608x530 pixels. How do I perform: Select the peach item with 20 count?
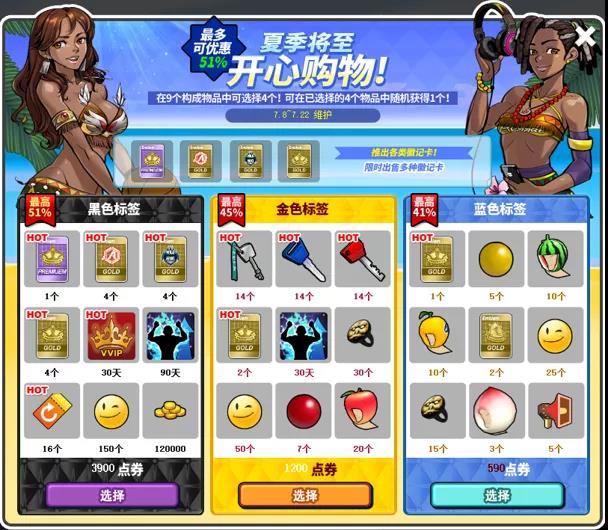tap(362, 410)
